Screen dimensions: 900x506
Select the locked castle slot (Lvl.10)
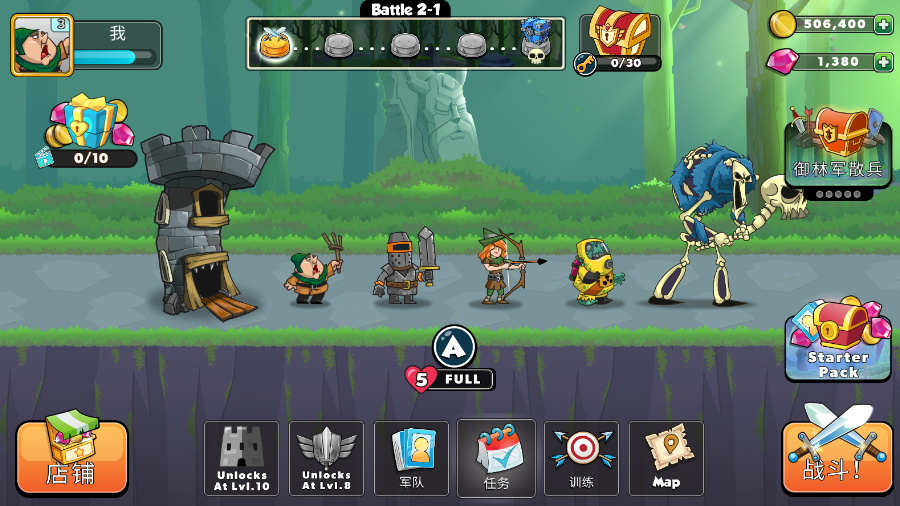(241, 458)
